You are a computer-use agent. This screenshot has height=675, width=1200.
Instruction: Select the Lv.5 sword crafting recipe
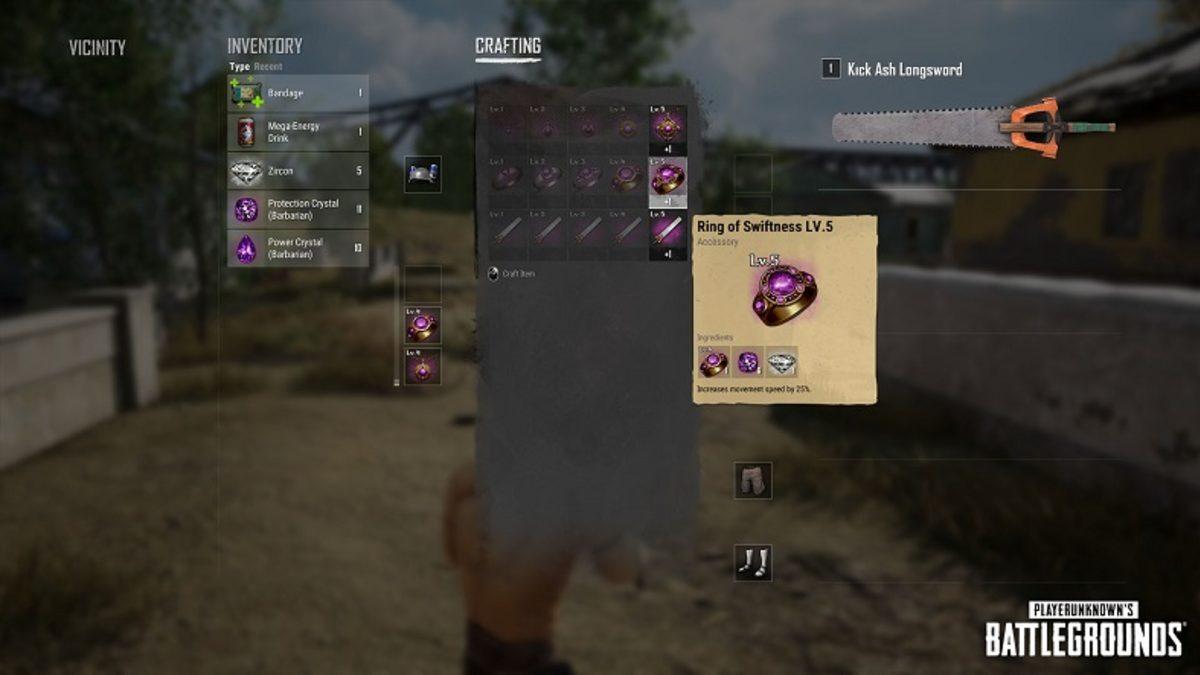tap(668, 232)
